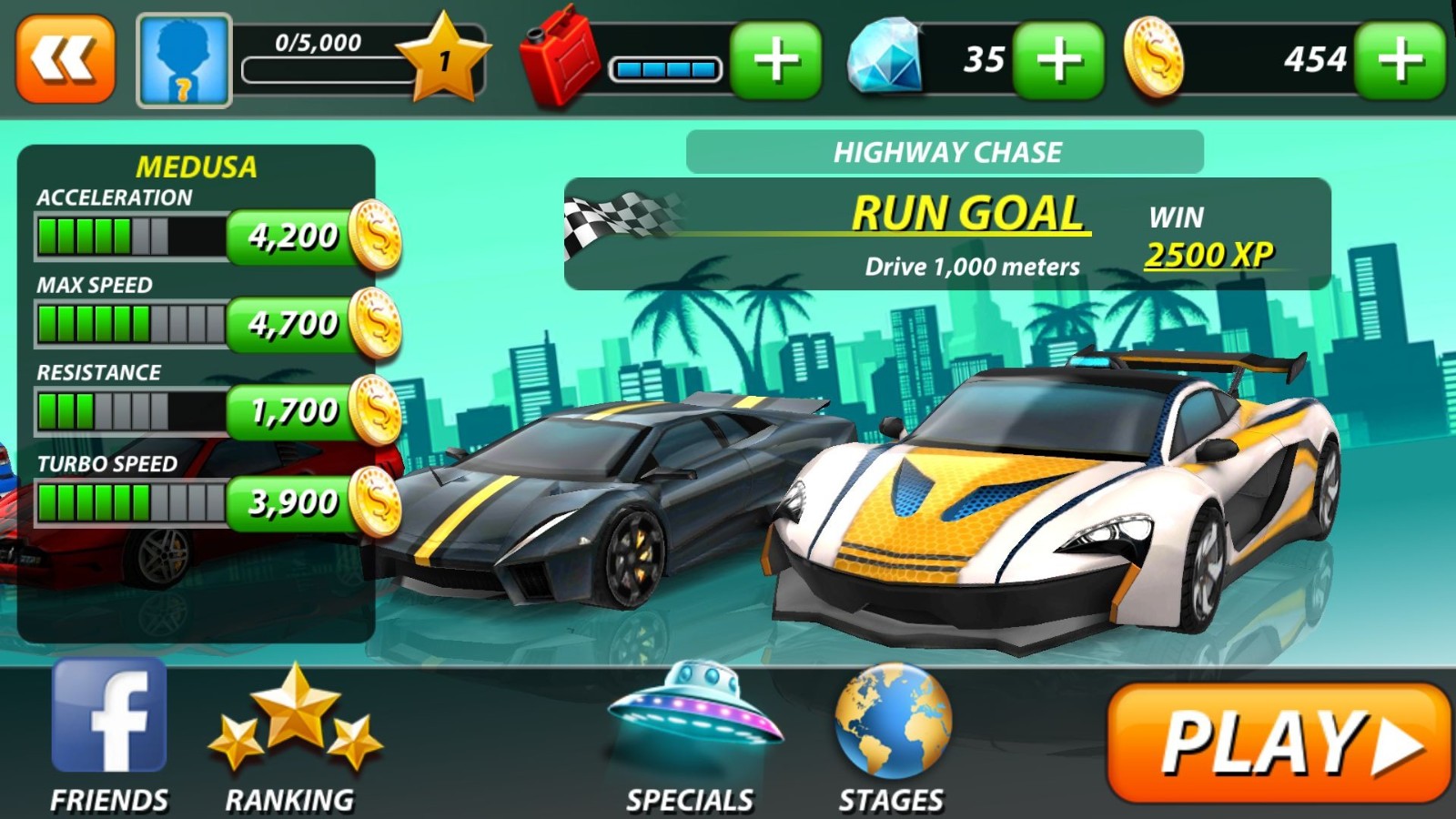Open the blue player profile avatar
Screen dimensions: 1456x819
(x=184, y=60)
